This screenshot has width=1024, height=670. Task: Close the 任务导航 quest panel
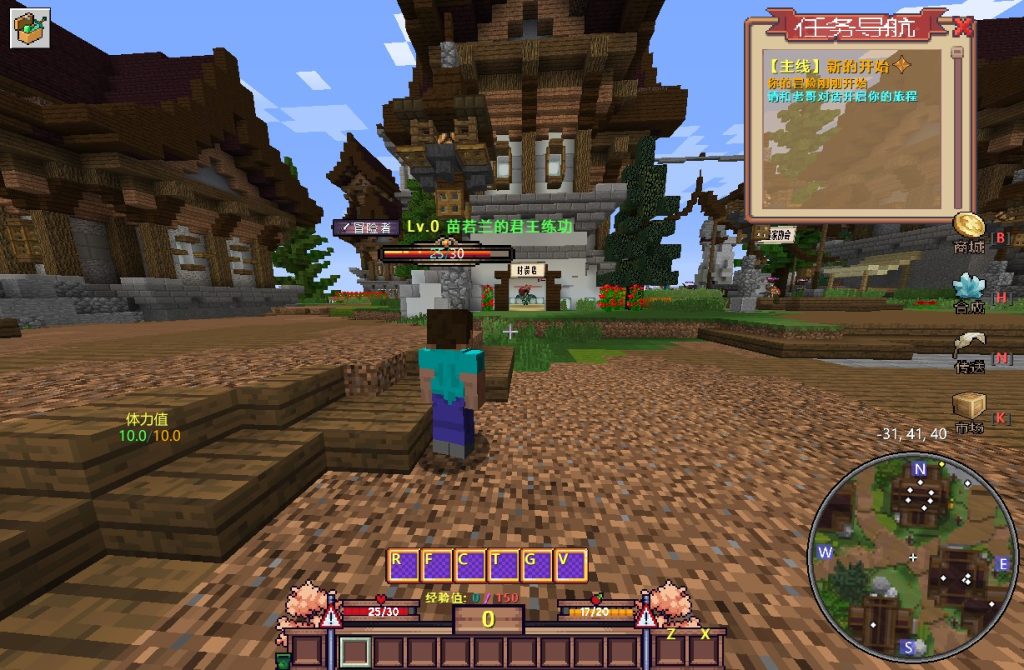coord(962,27)
